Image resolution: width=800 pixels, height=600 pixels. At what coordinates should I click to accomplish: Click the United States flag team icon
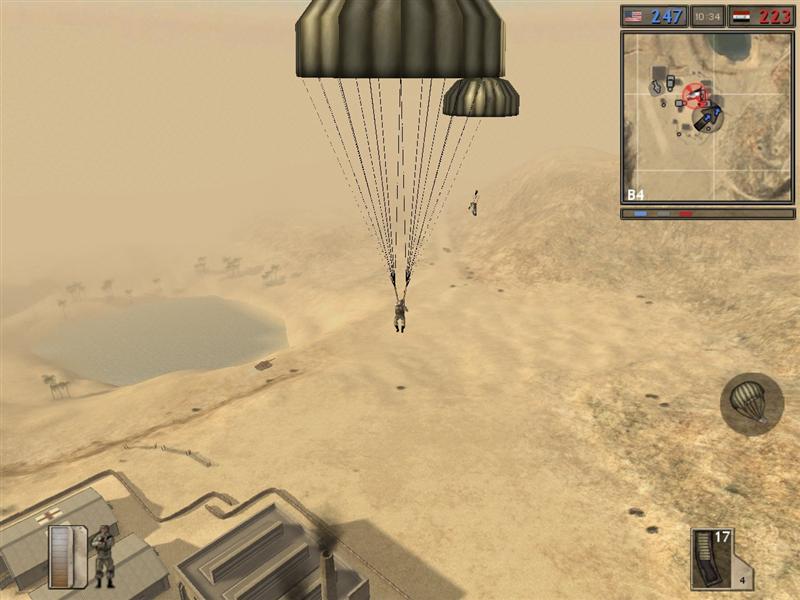[x=634, y=16]
